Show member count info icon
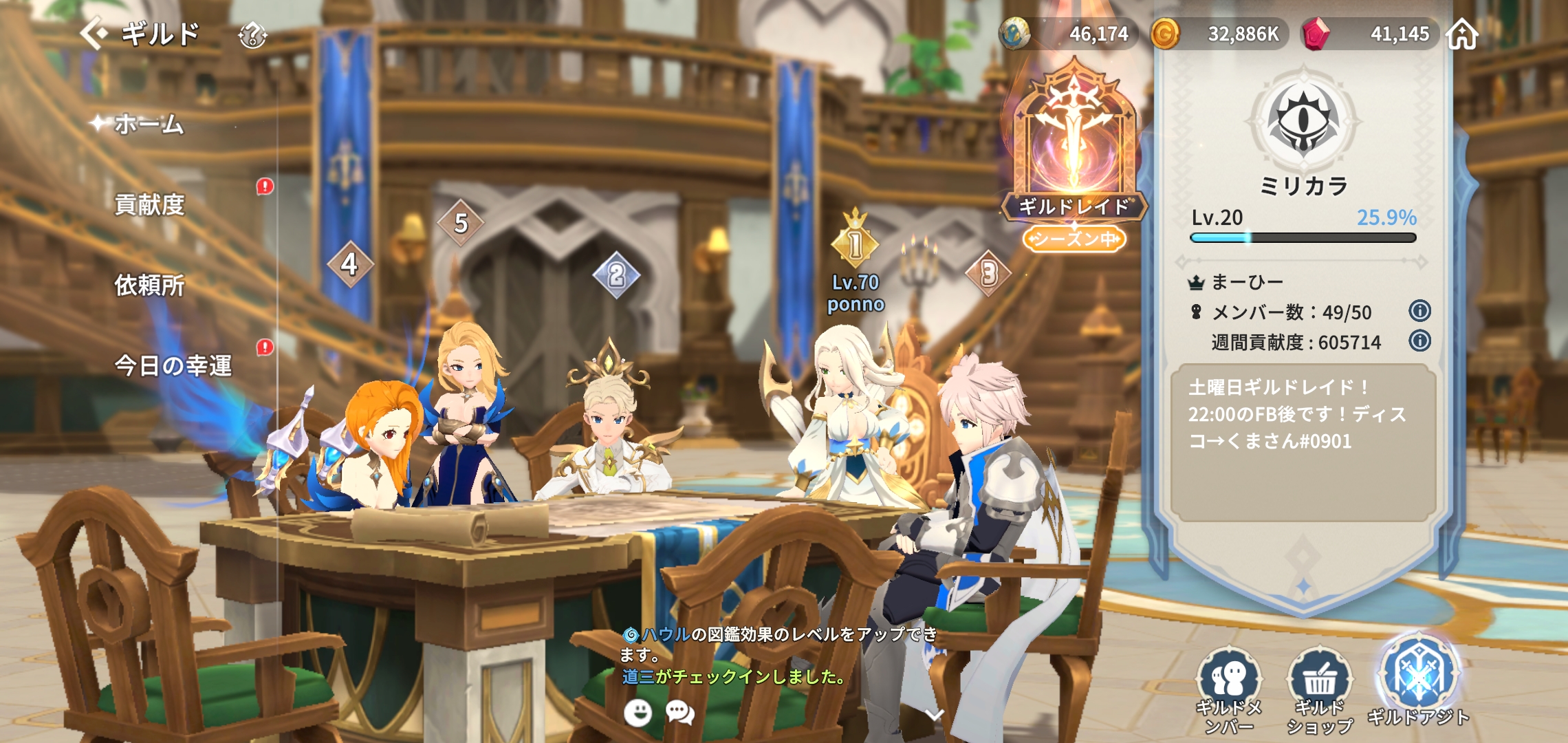Image resolution: width=1568 pixels, height=743 pixels. click(x=1419, y=311)
